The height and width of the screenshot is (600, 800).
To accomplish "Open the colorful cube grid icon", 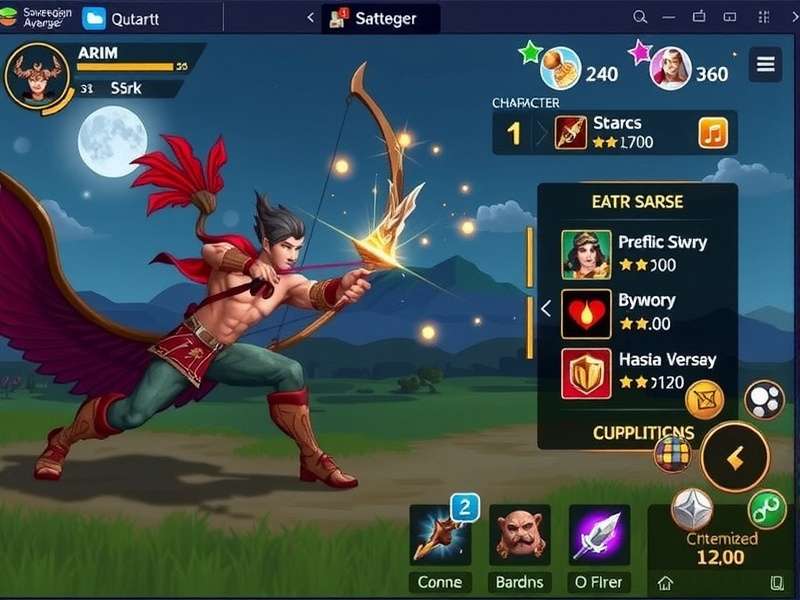I will (x=673, y=456).
